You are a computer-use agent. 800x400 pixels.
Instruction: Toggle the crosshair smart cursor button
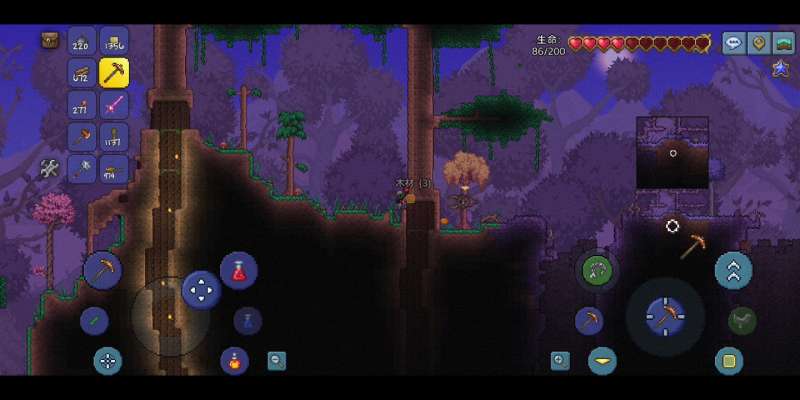[107, 361]
